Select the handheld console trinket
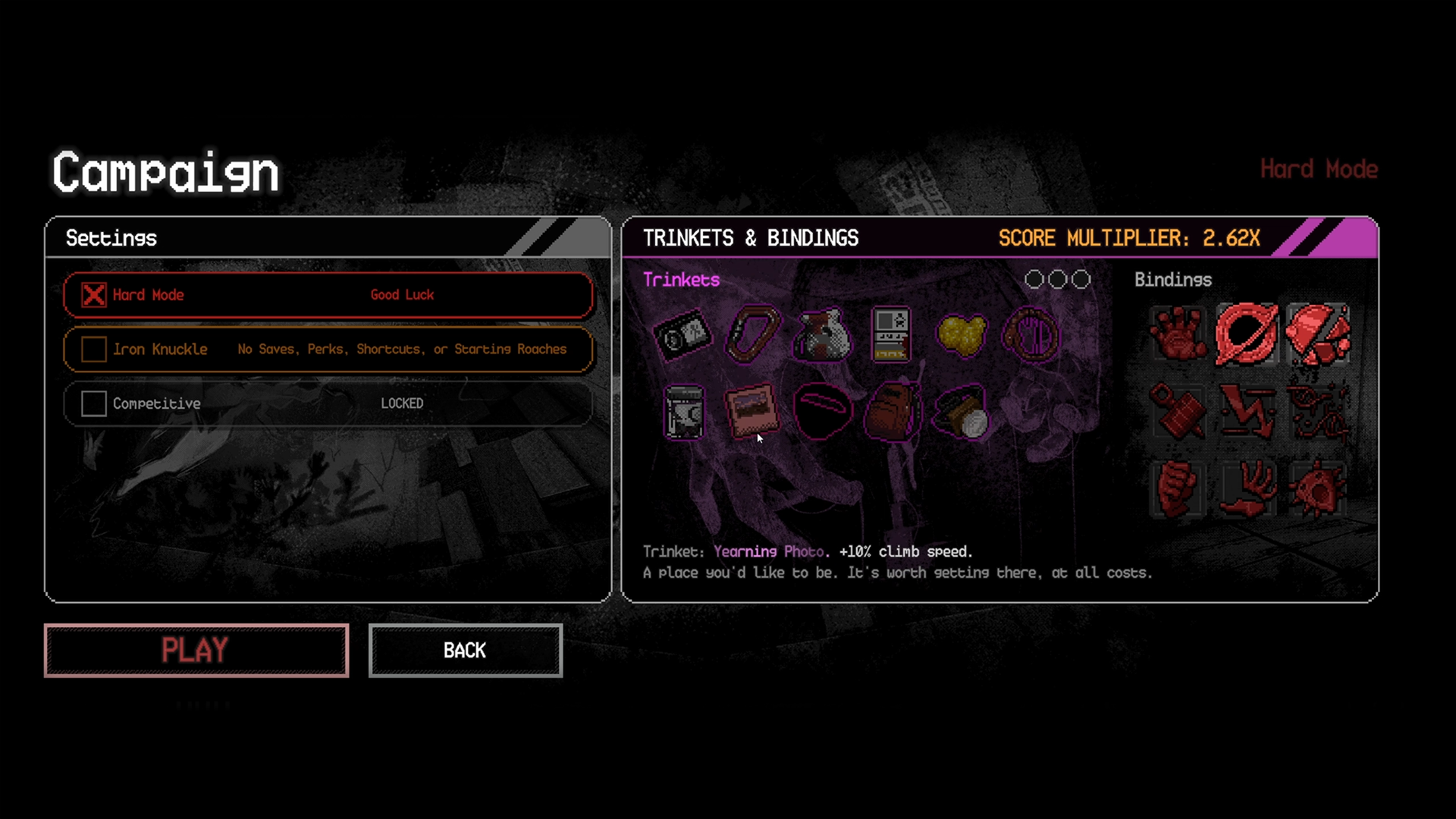This screenshot has height=819, width=1456. (891, 334)
